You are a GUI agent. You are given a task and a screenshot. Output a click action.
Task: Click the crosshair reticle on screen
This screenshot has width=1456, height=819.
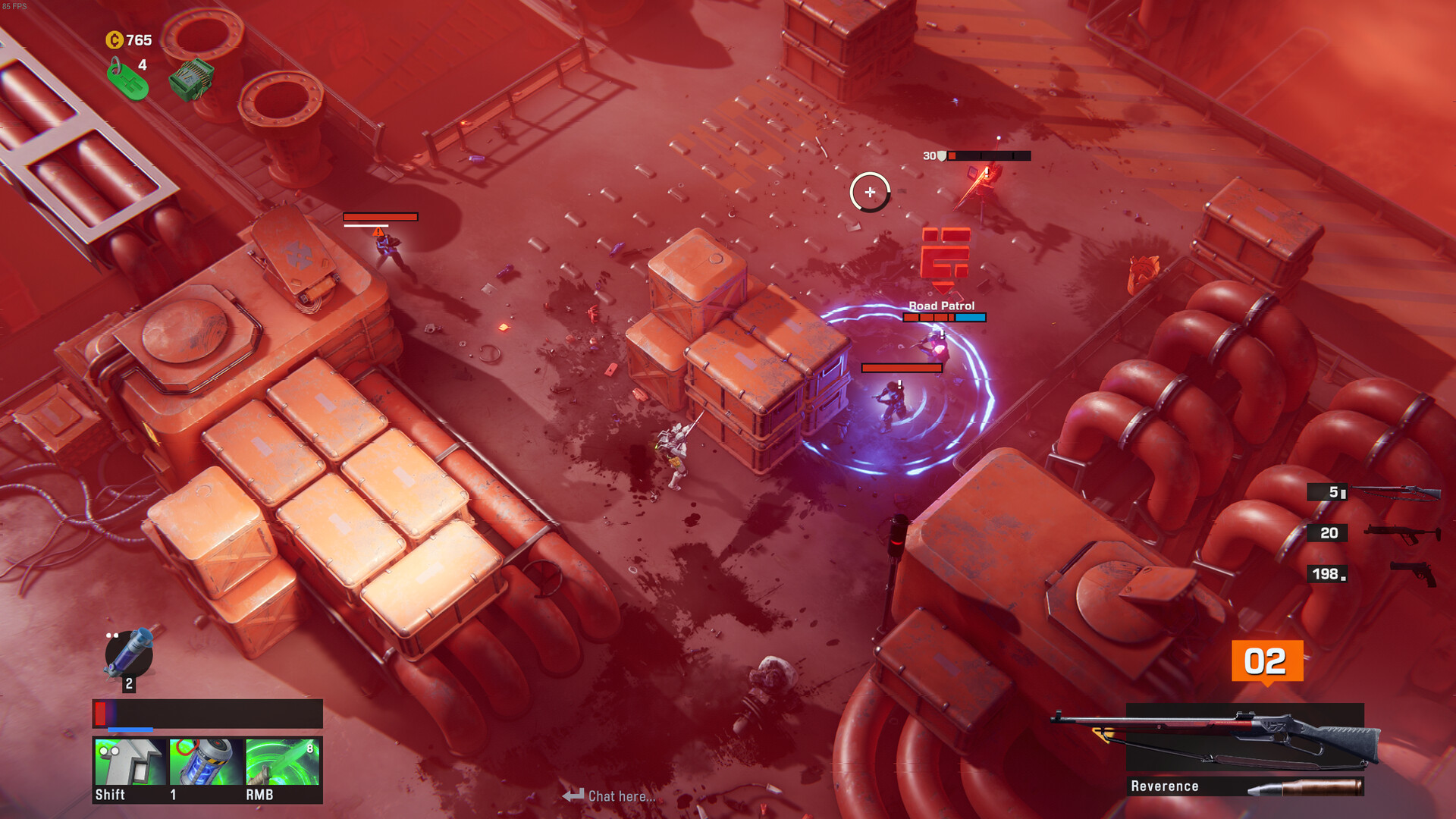tap(870, 192)
